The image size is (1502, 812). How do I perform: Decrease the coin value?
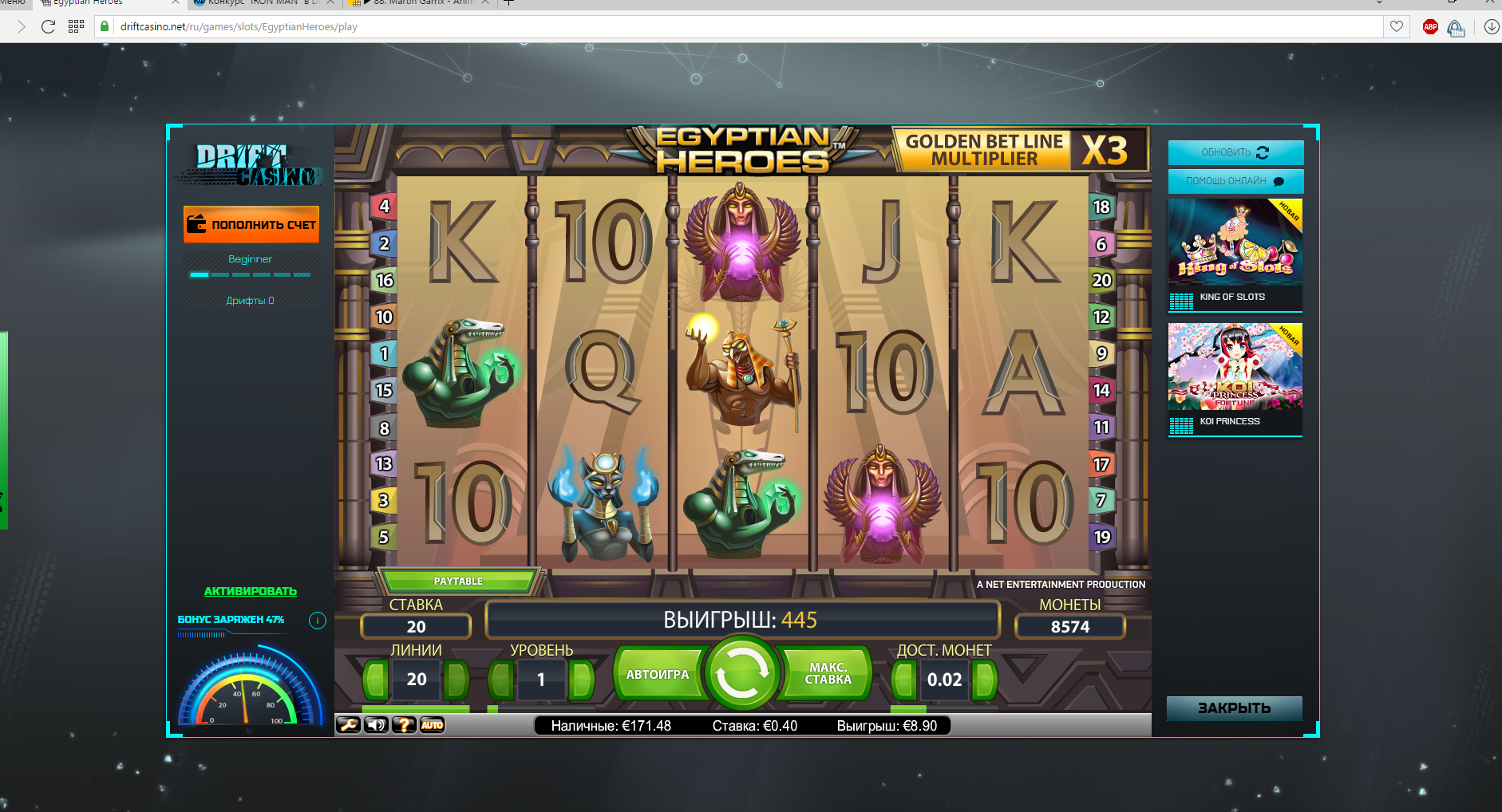(904, 680)
